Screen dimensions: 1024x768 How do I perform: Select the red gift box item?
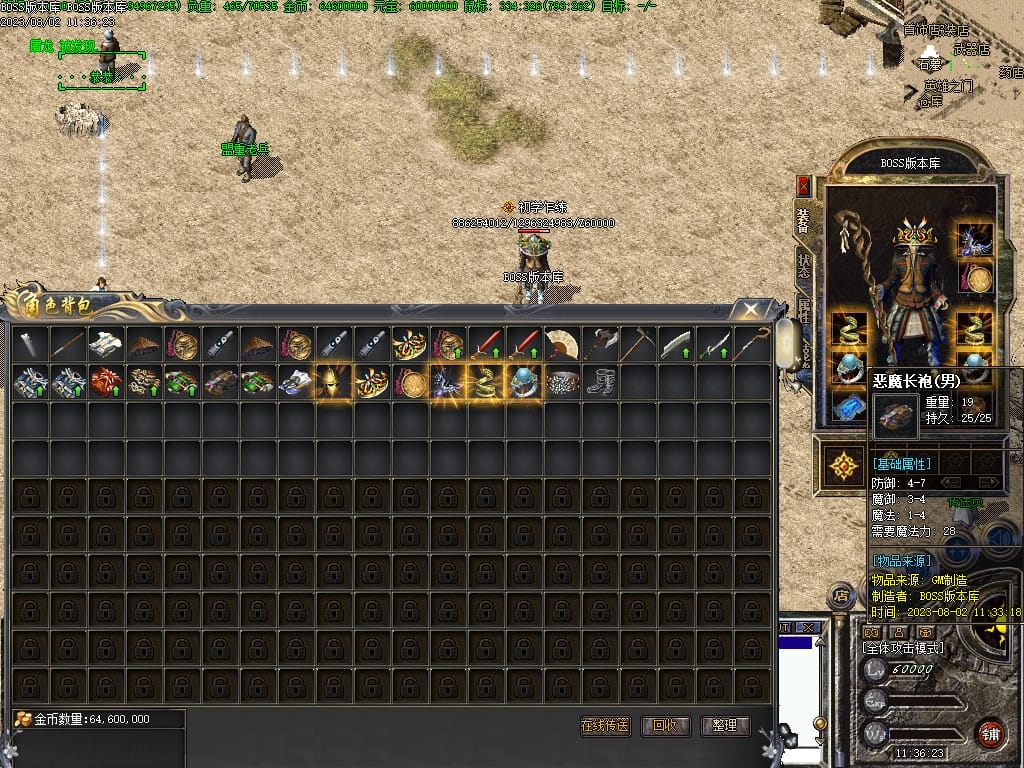(105, 382)
